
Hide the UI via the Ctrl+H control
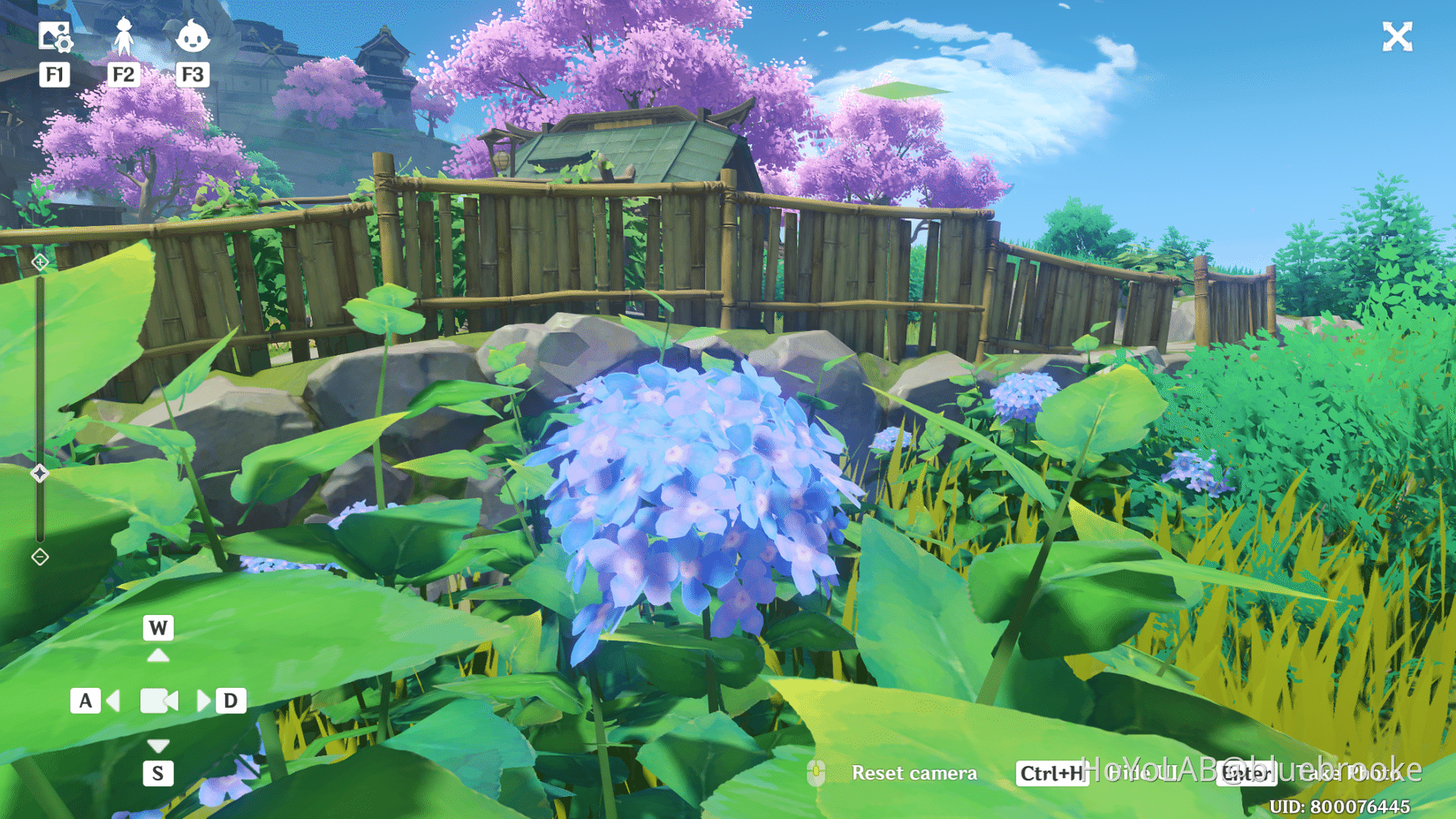(x=1051, y=772)
